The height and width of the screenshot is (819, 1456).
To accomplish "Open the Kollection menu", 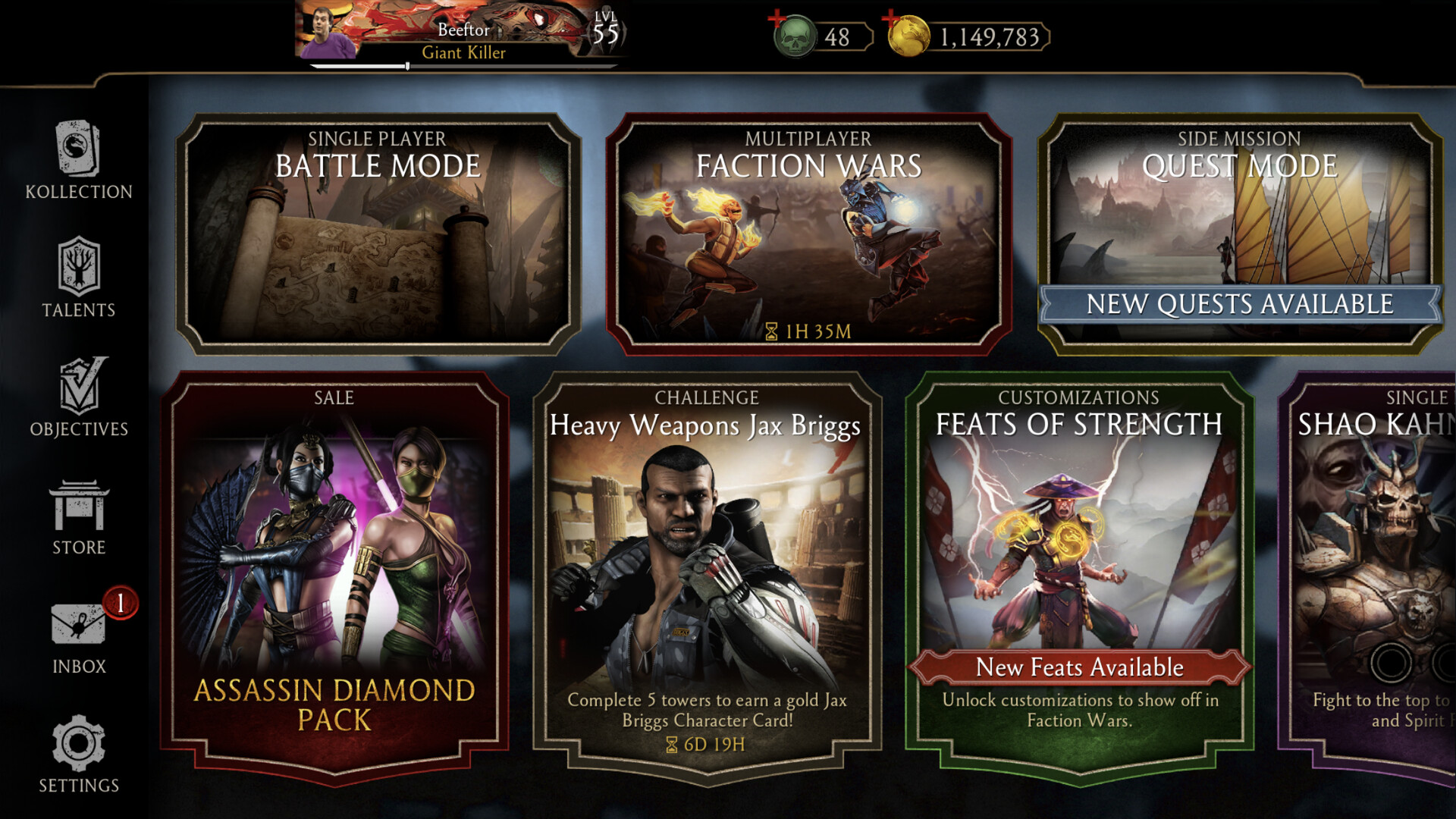I will [78, 160].
